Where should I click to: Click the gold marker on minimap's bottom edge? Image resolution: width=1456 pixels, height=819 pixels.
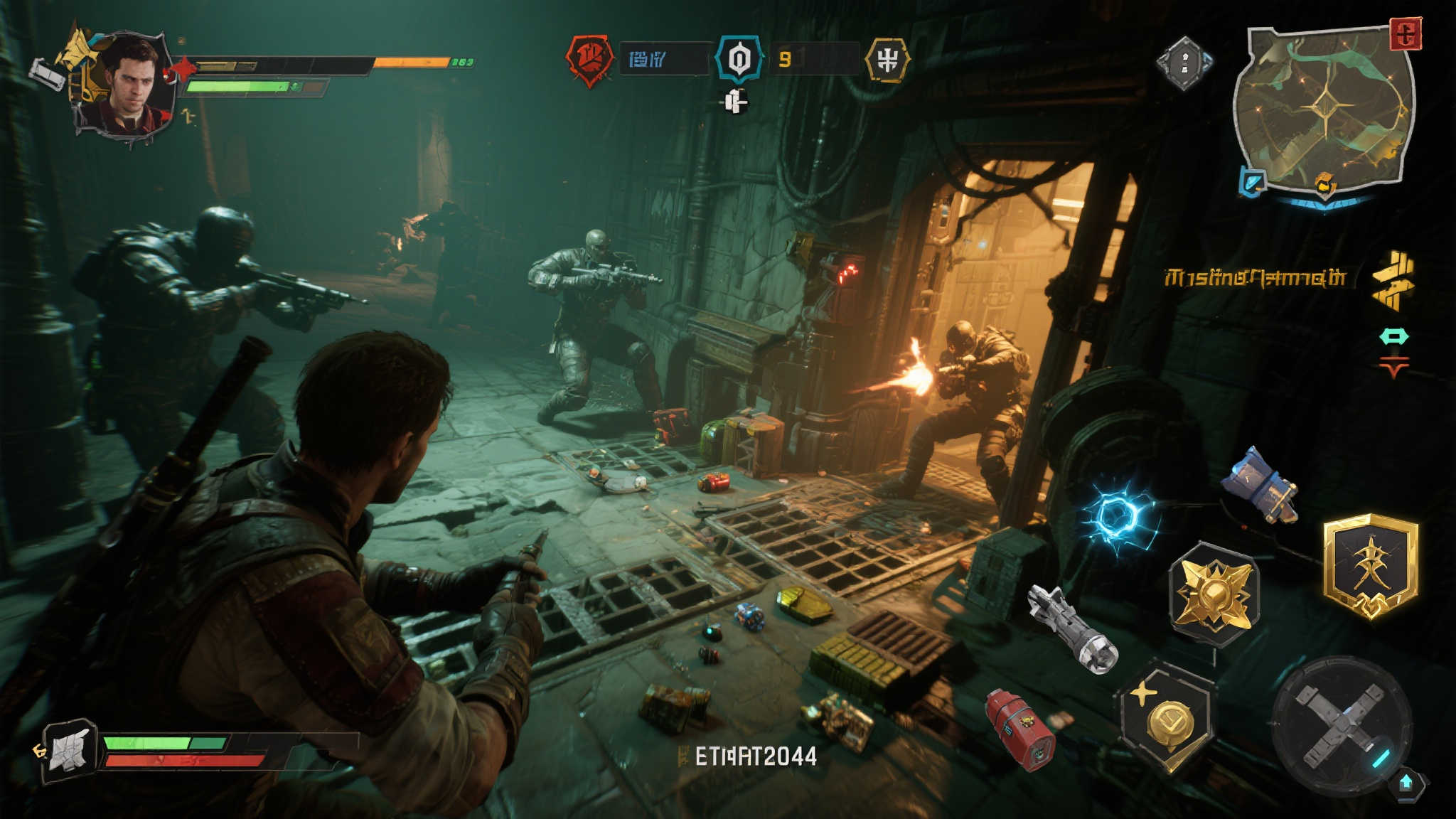pos(1324,186)
